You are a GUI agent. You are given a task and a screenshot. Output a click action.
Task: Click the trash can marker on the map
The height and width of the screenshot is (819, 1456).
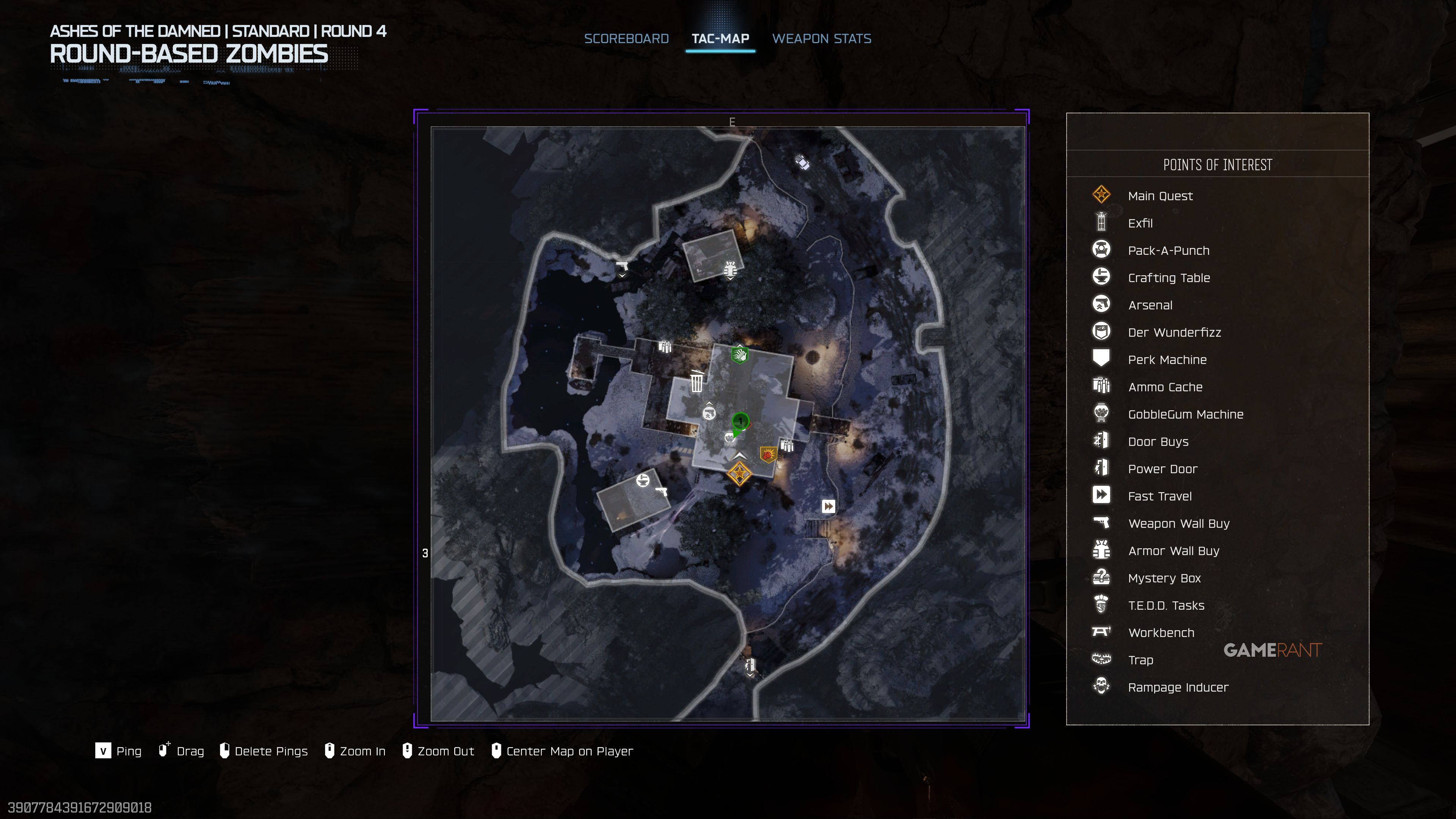pos(697,381)
